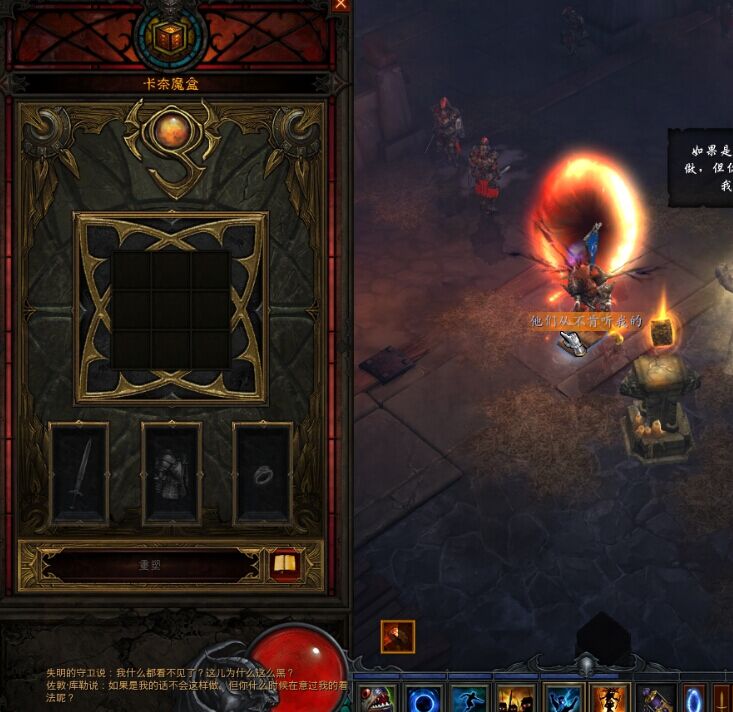Click the active buff icon above skill bar
The image size is (733, 712).
[398, 636]
